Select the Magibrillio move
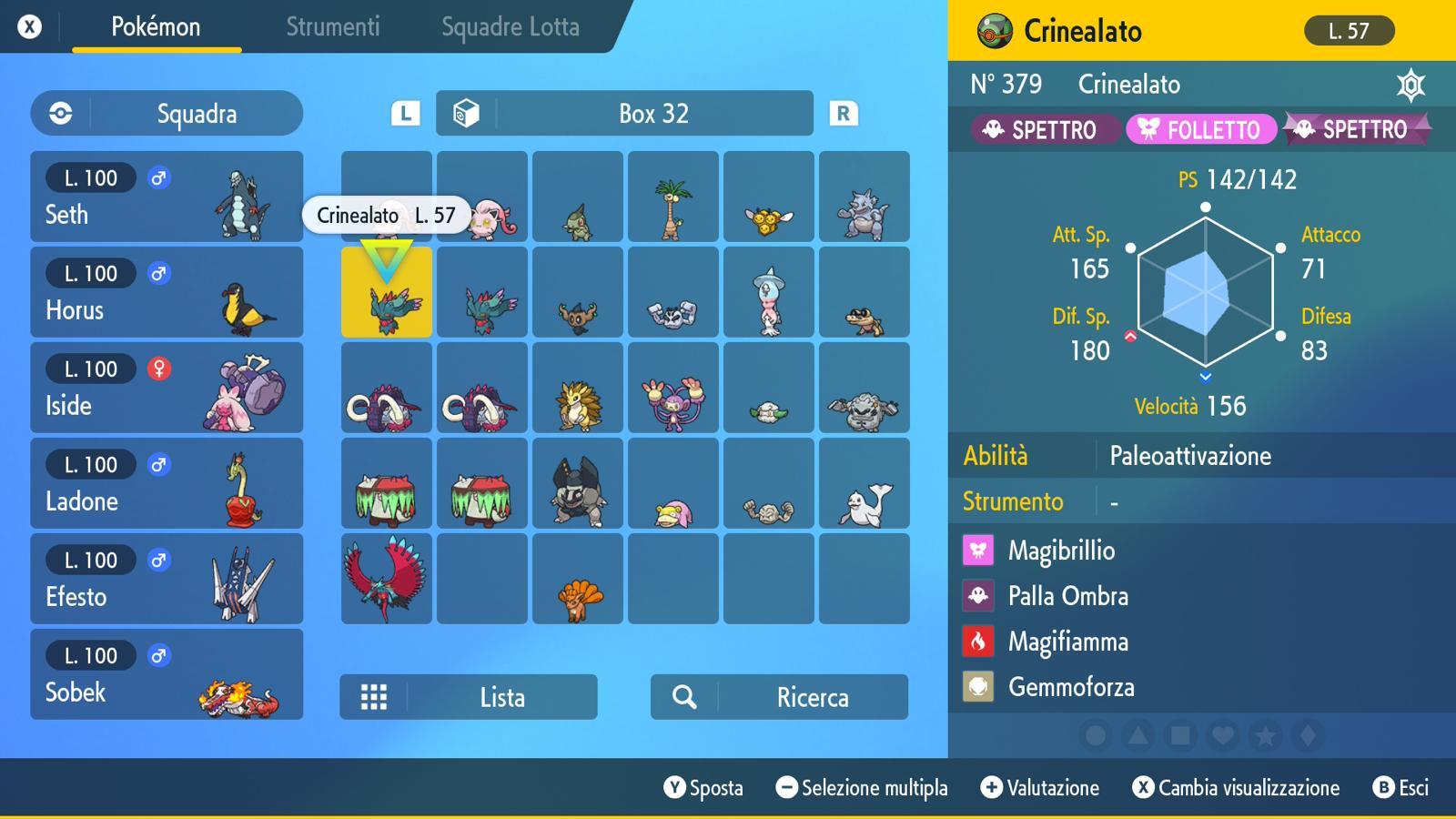The height and width of the screenshot is (819, 1456). tap(1061, 551)
